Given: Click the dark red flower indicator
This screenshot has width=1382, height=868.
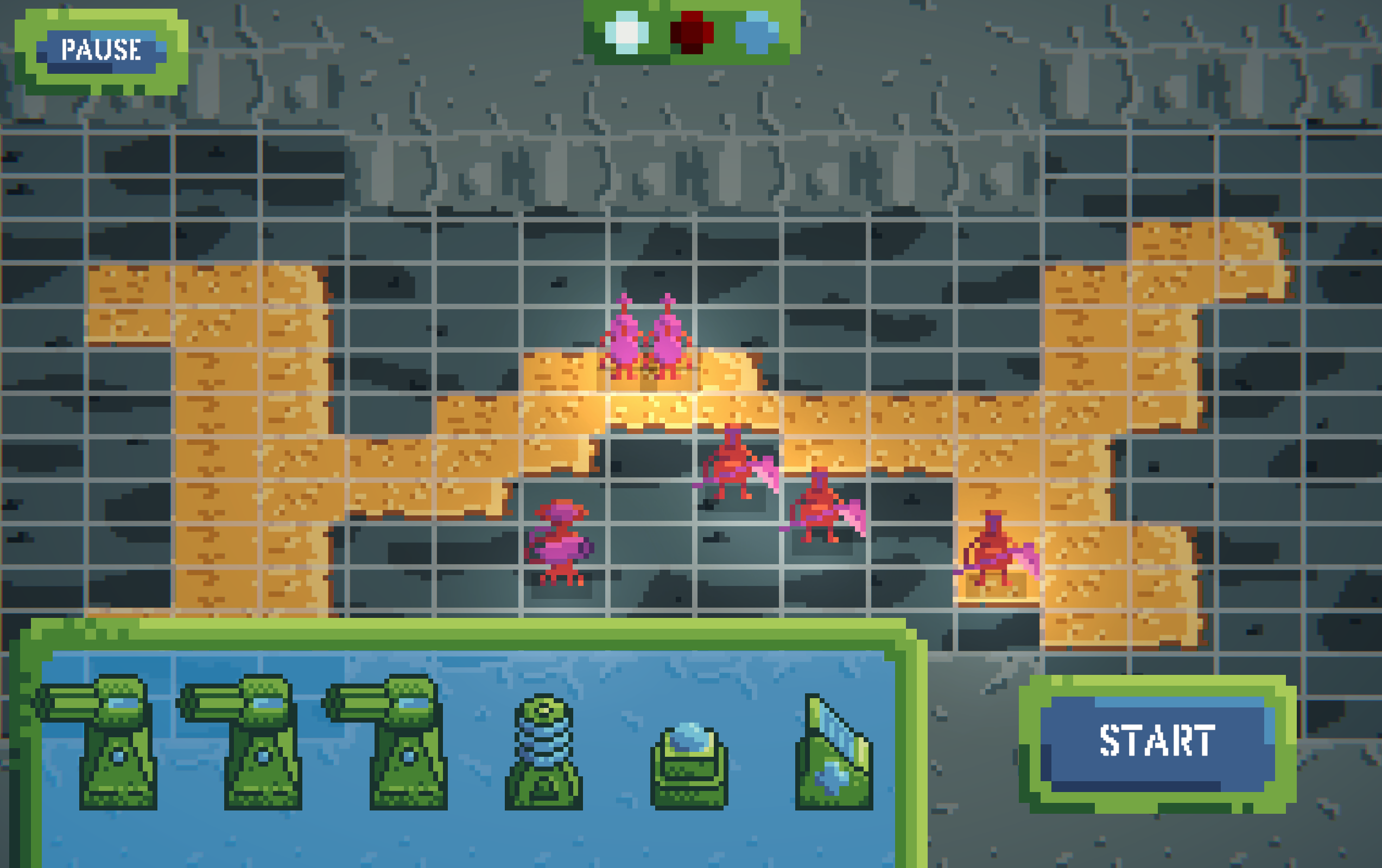Looking at the screenshot, I should click(x=692, y=33).
